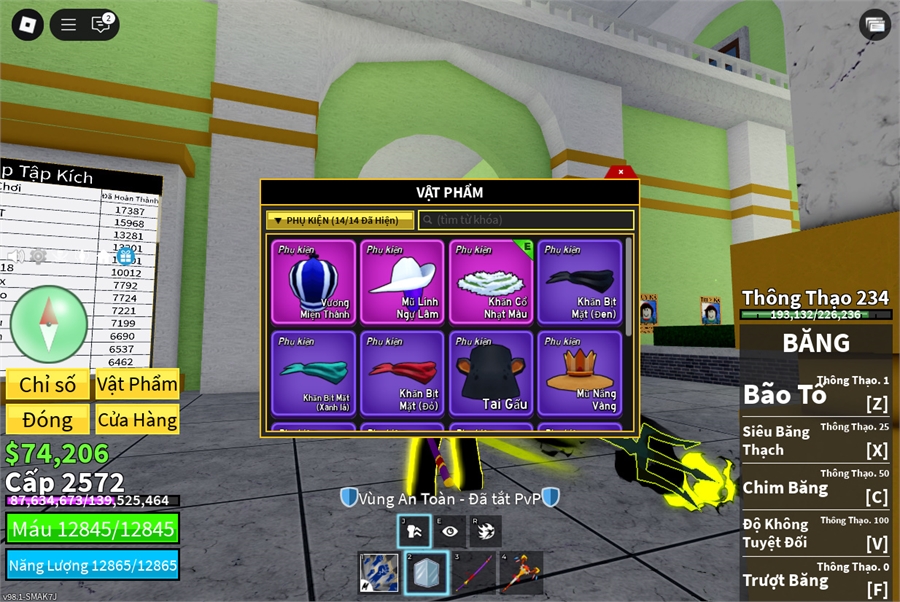Open the Roblox main menu
Viewport: 900px width, 602px height.
[x=27, y=25]
